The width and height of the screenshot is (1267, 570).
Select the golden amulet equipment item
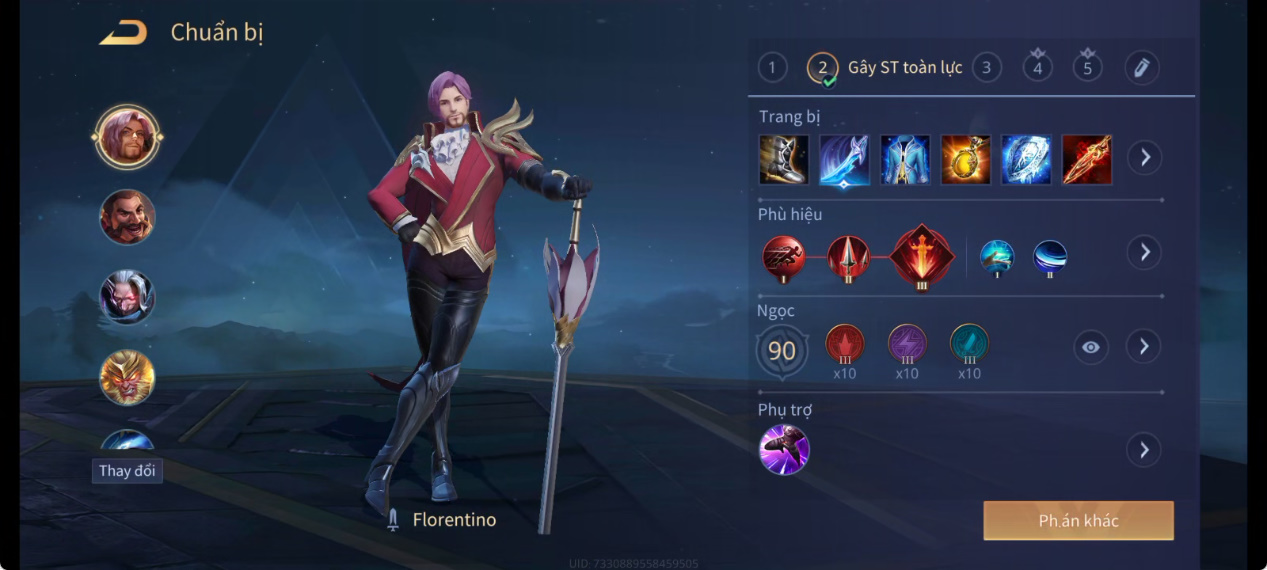tap(965, 160)
